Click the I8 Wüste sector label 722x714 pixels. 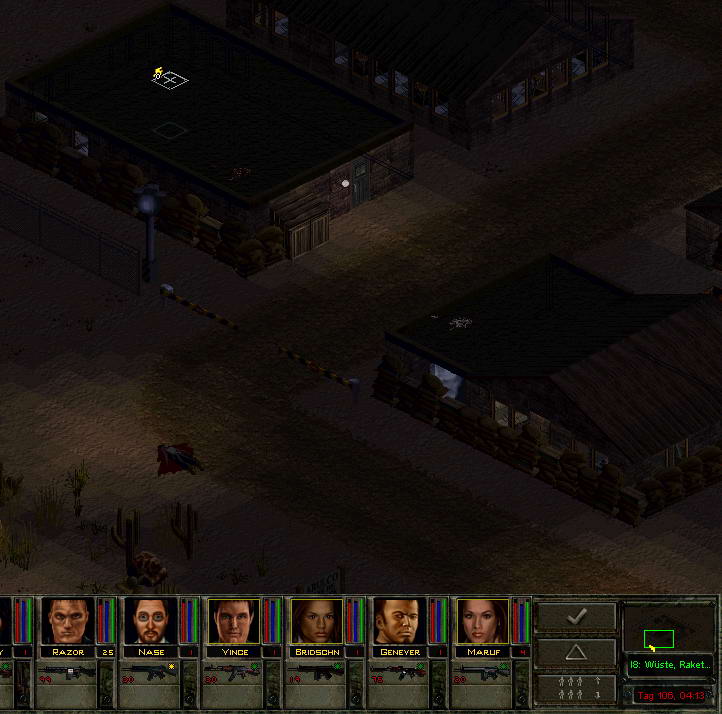[669, 665]
